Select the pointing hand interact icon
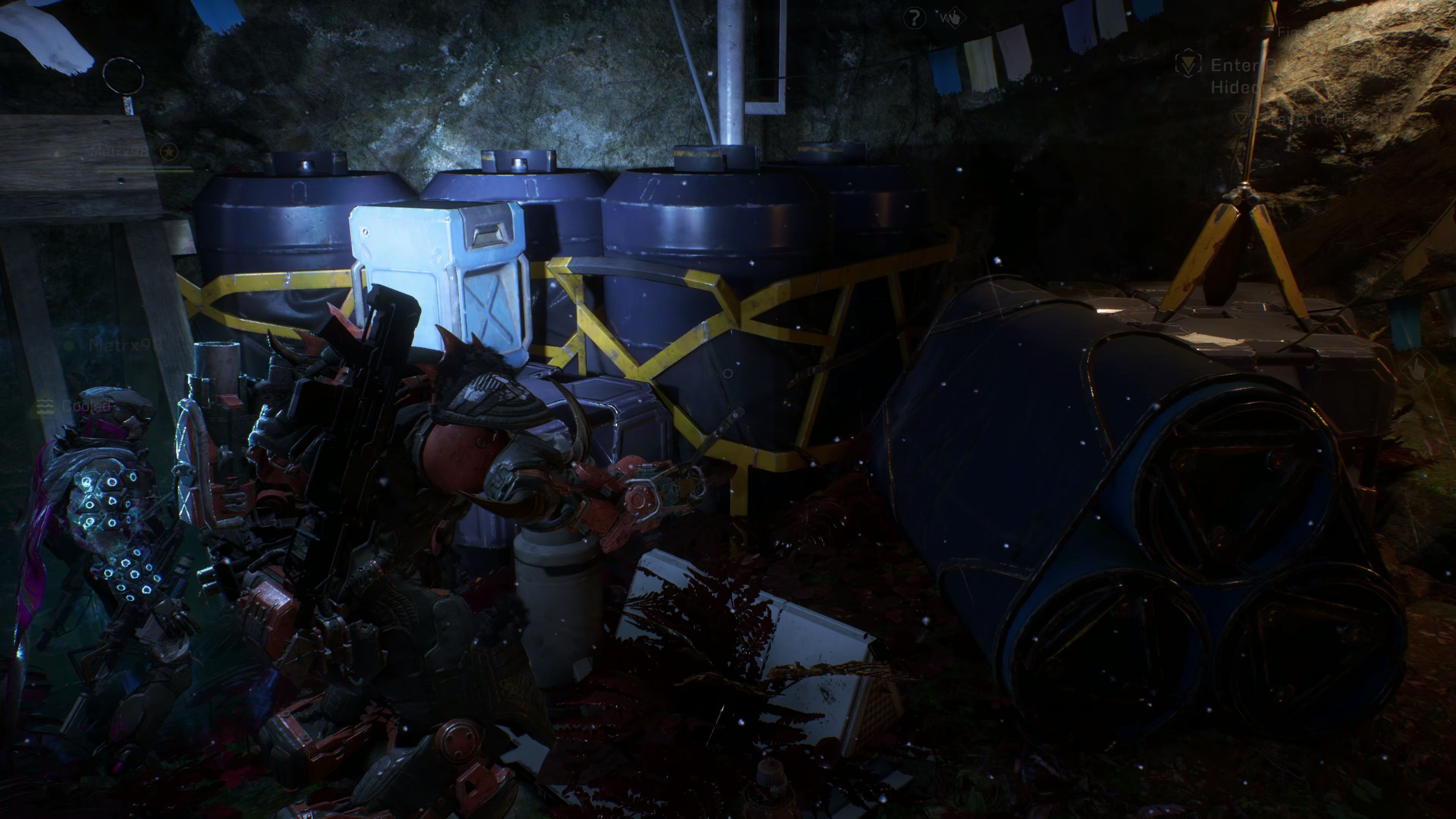The height and width of the screenshot is (819, 1456). coord(954,17)
